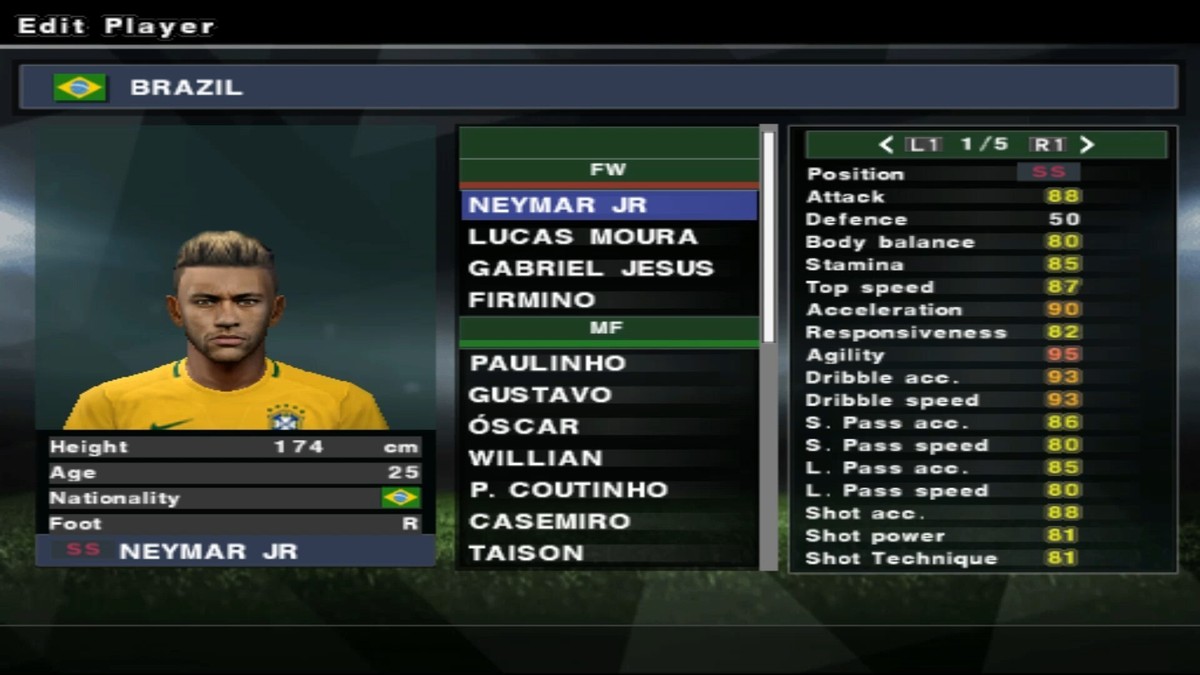
Task: Go to the next stats page arrow
Action: (1087, 145)
